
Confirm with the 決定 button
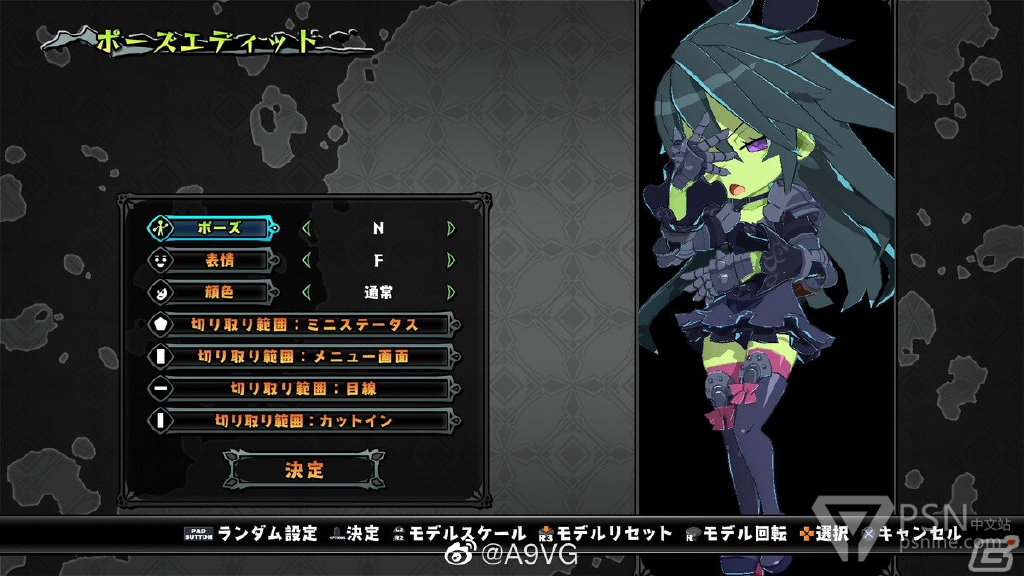pyautogui.click(x=304, y=468)
